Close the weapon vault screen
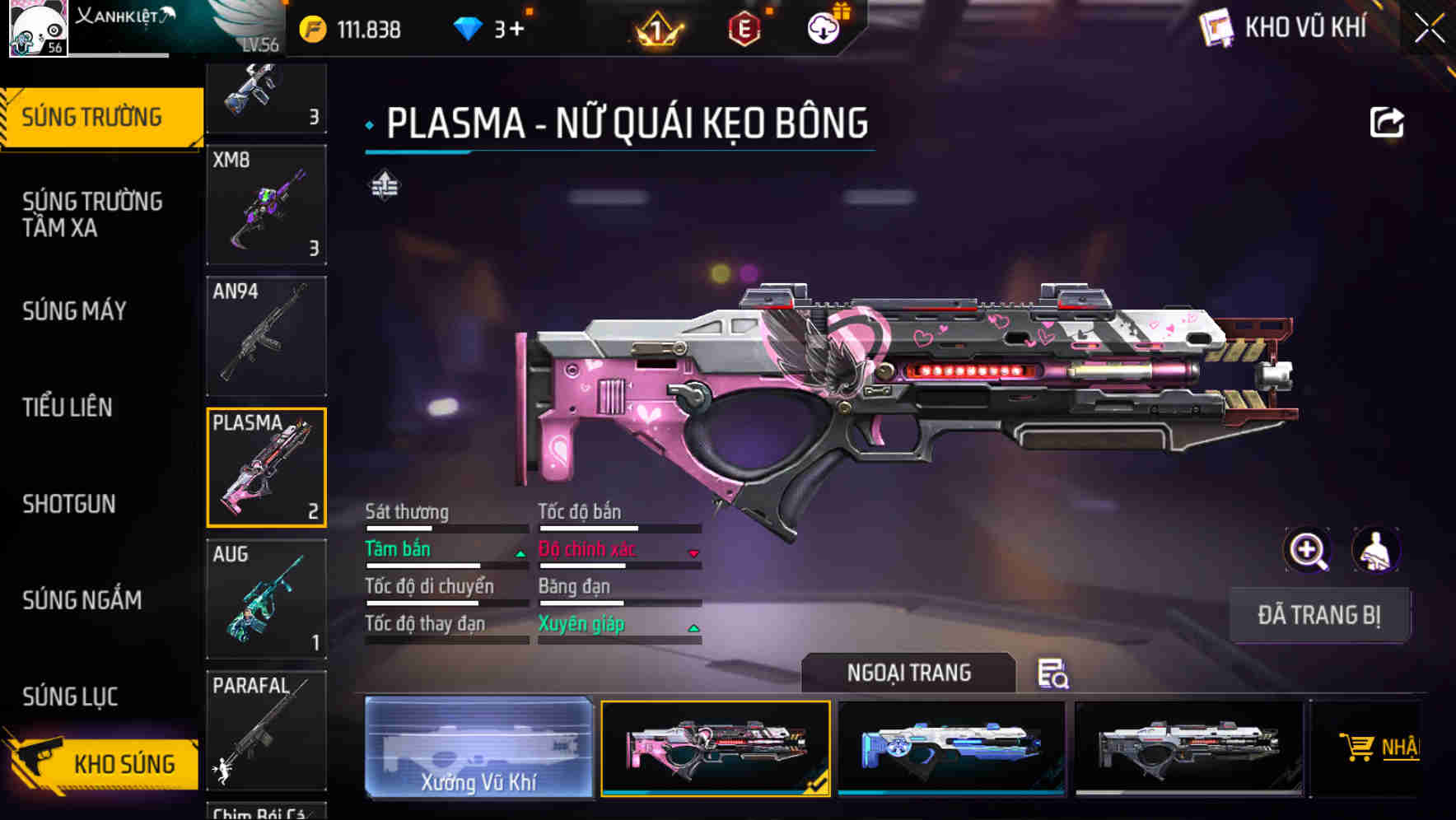 (x=1430, y=29)
